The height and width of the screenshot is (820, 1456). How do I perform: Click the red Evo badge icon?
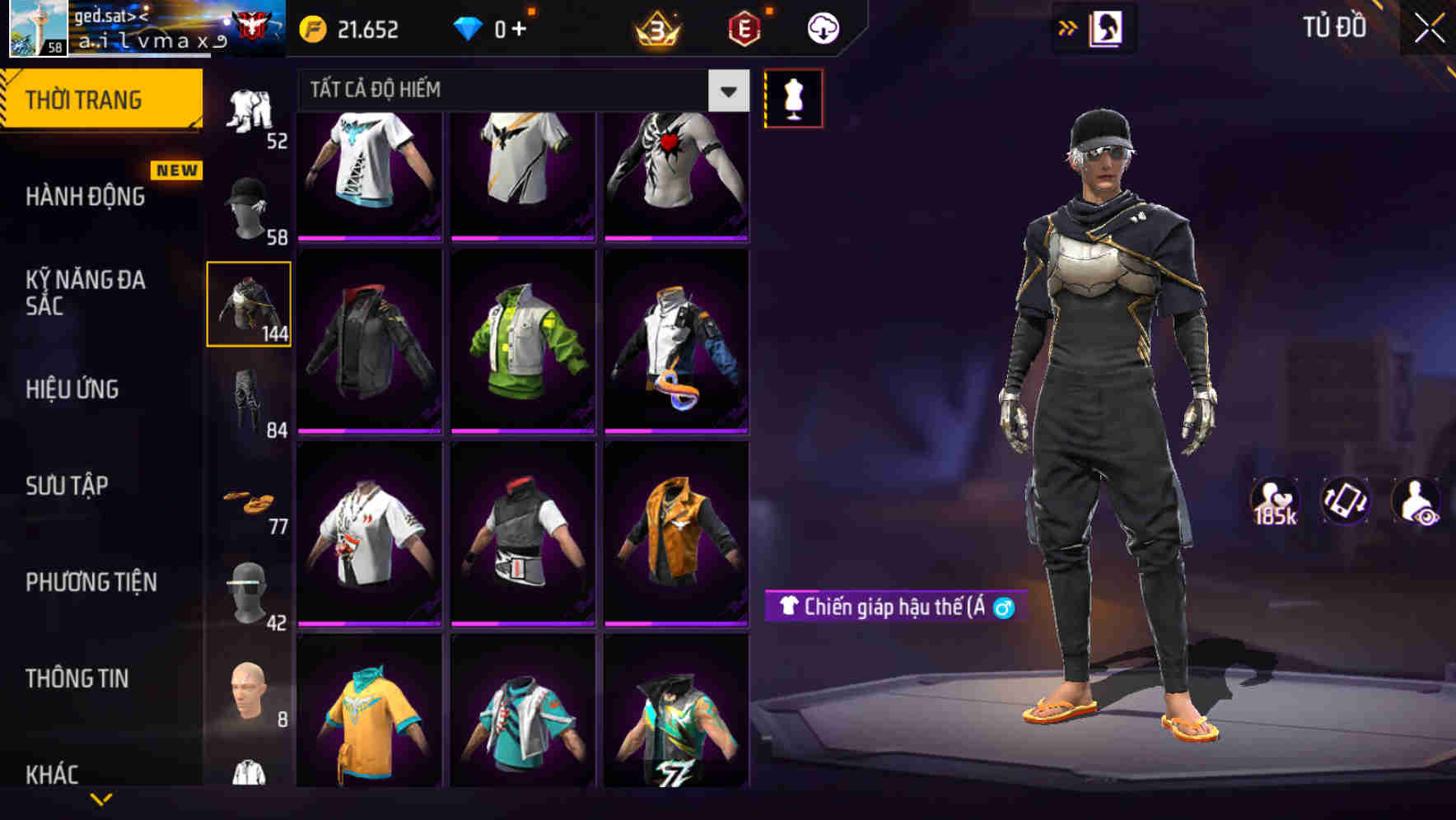[x=742, y=27]
